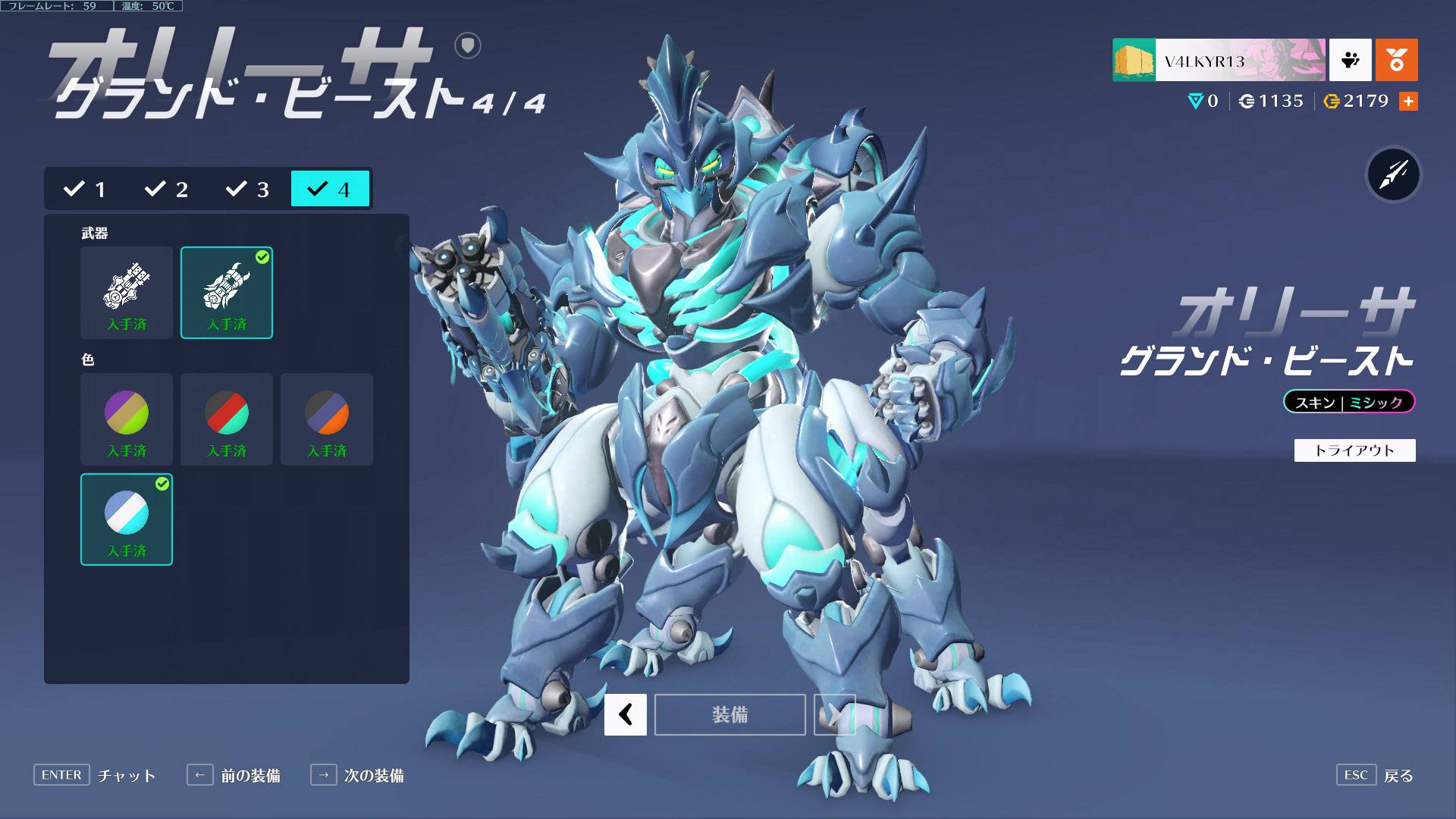Pick the purple and olive color swatch
1456x819 pixels.
pyautogui.click(x=127, y=419)
